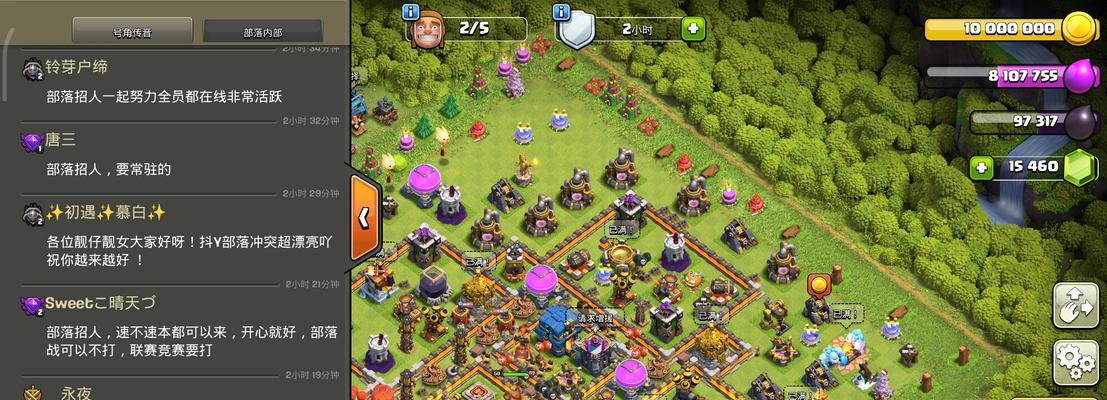Open builder info next to 2/5
Screen dimensions: 1107x400
point(411,13)
